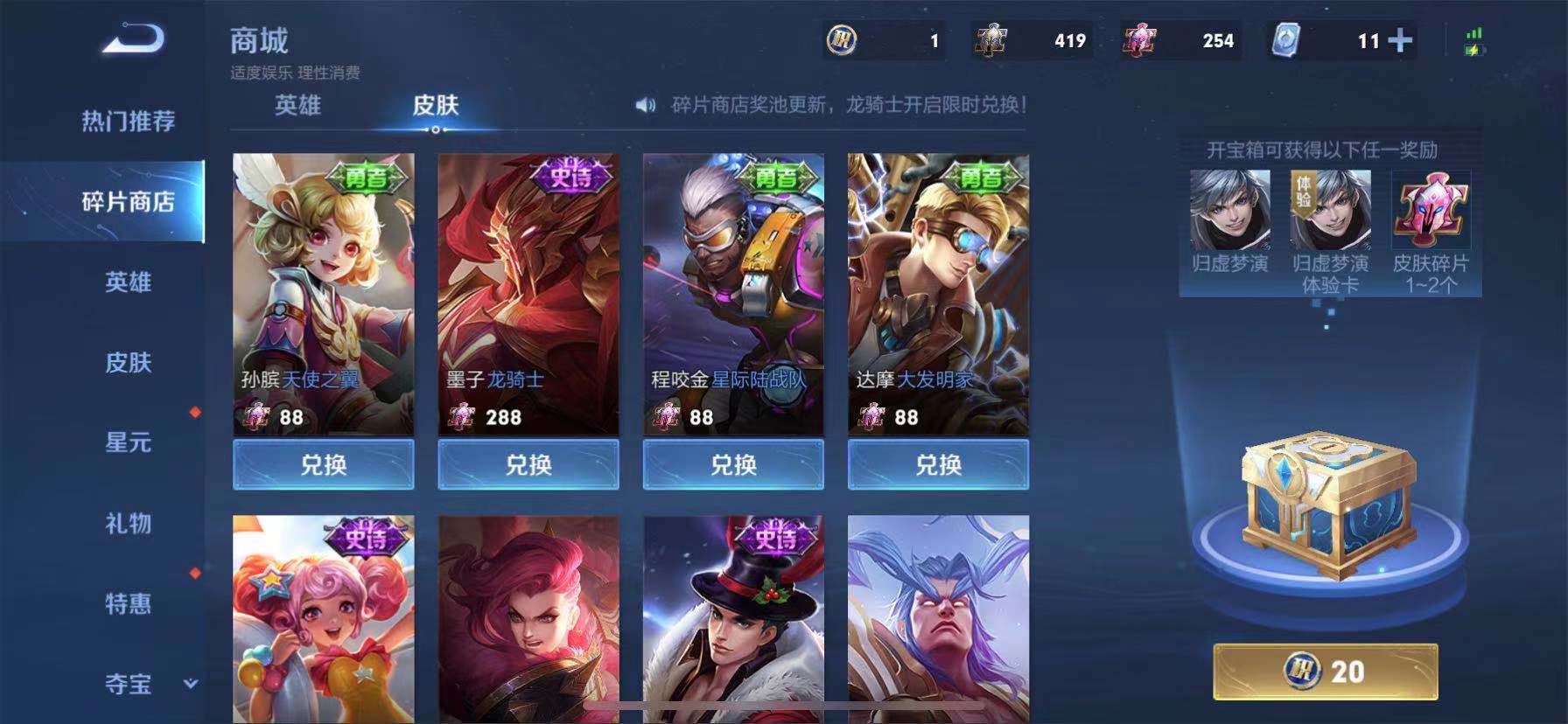Click the hero fragment currency showing 419
Viewport: 1568px width, 724px height.
click(x=991, y=38)
